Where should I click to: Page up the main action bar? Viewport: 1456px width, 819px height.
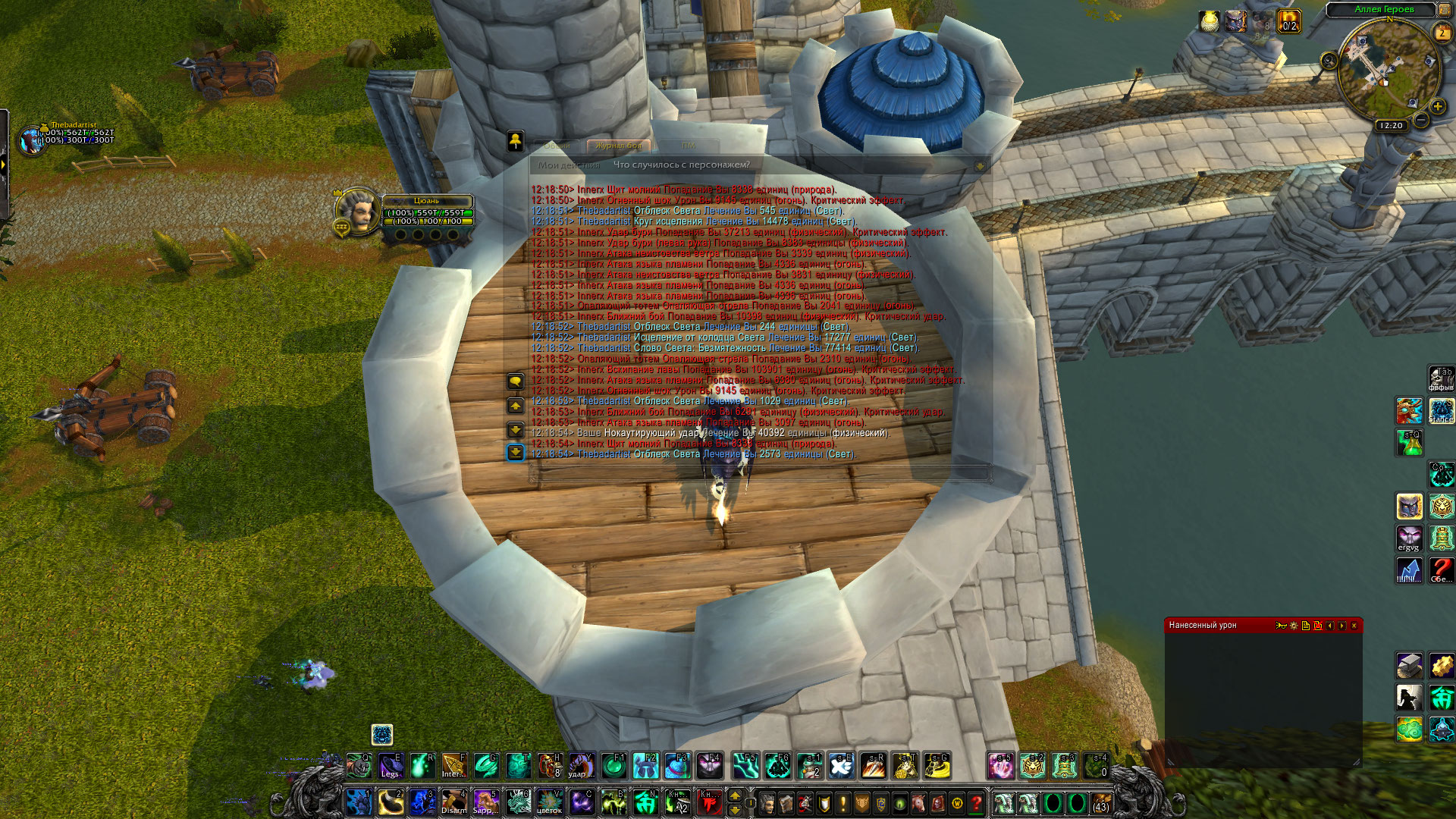(734, 795)
